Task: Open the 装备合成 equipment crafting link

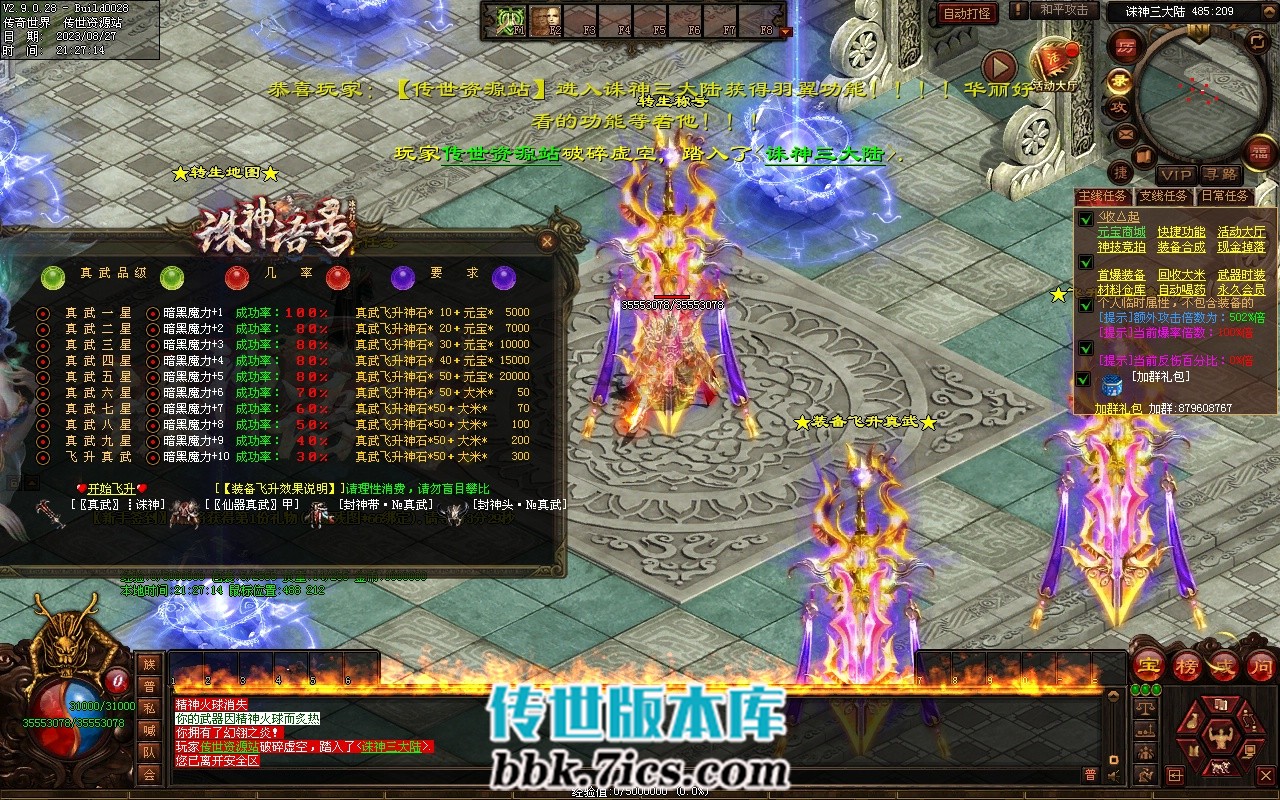Action: tap(1181, 247)
